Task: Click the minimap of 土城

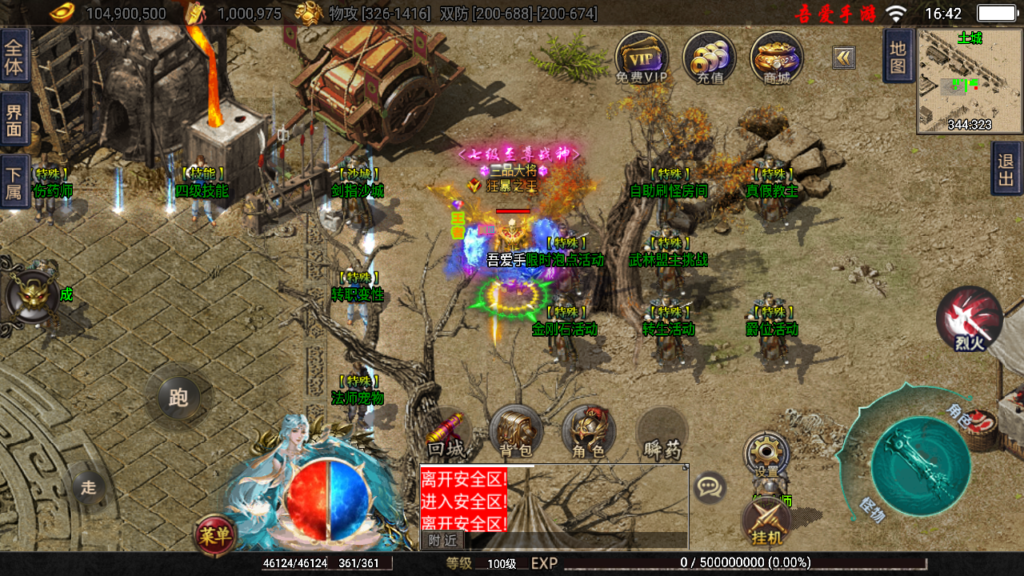Action: click(x=969, y=81)
